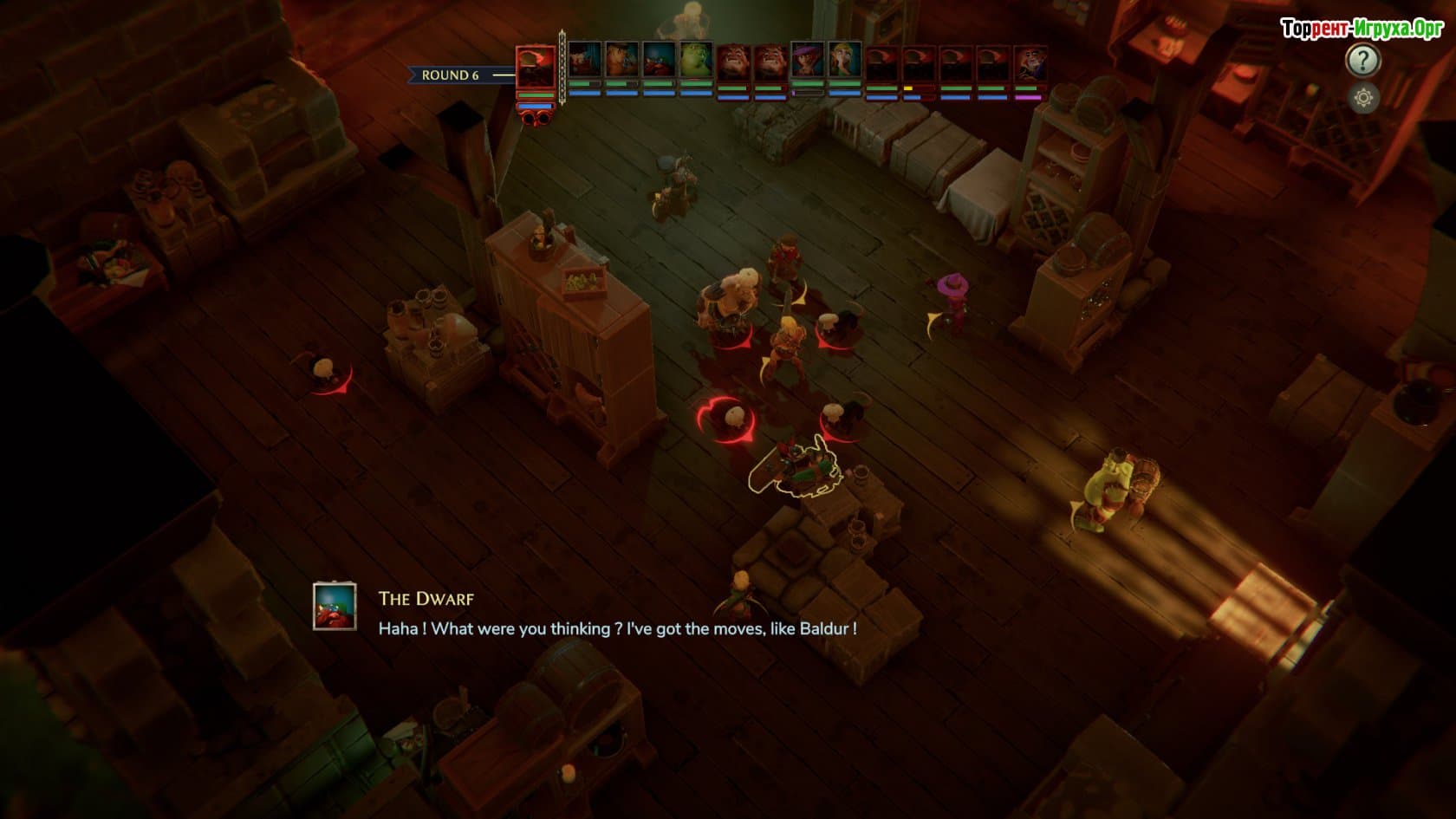This screenshot has height=819, width=1456.
Task: Select the monocled old man turn portrait
Action: 1030,62
